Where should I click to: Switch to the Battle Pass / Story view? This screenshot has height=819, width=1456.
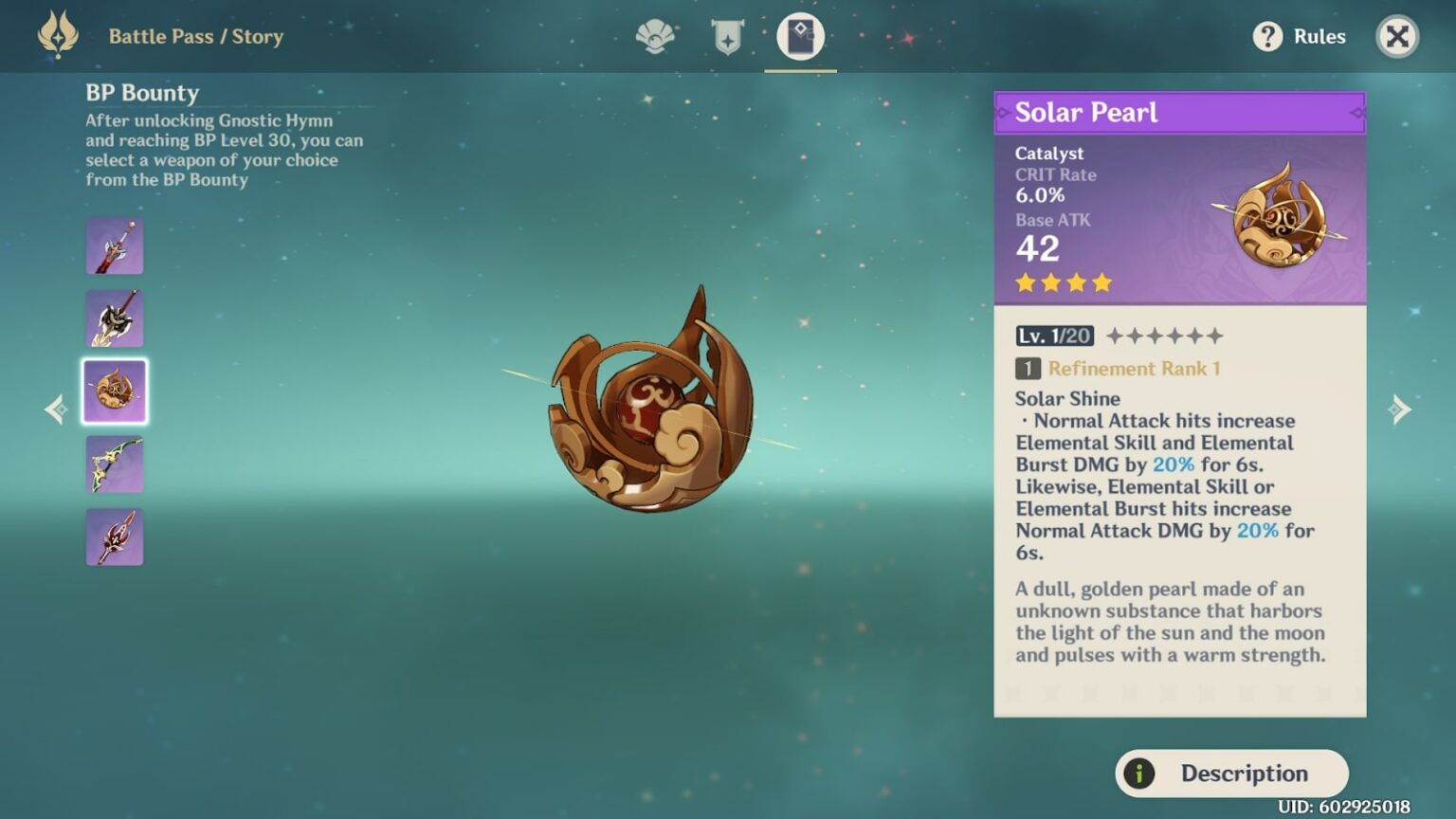point(196,36)
